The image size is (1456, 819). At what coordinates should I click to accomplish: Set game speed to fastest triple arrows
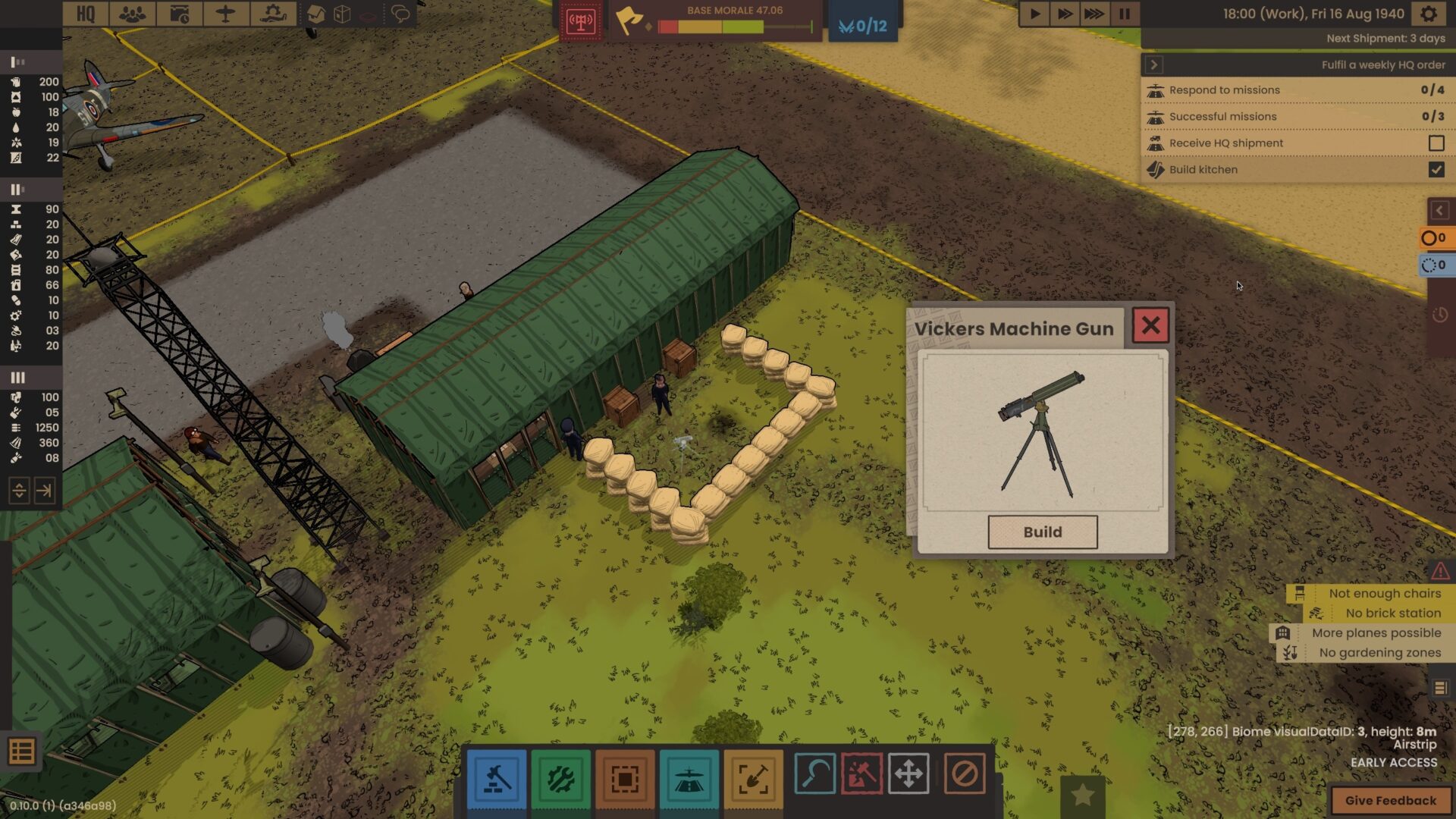click(x=1094, y=14)
